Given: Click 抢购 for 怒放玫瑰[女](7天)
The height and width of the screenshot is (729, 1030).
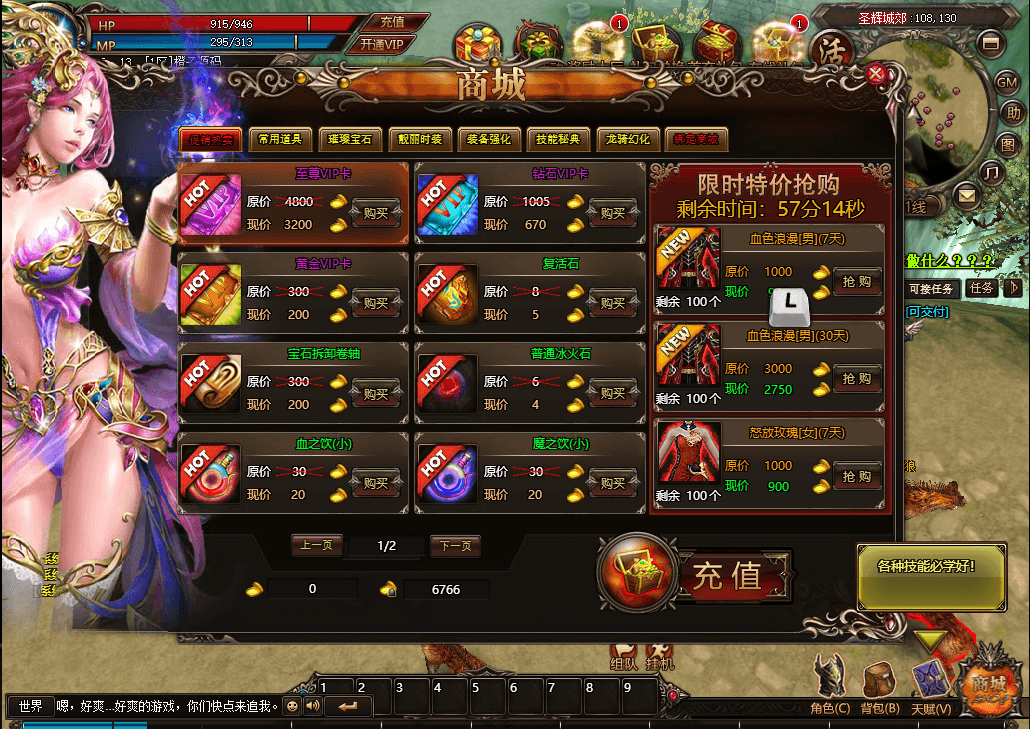Looking at the screenshot, I should coord(857,477).
